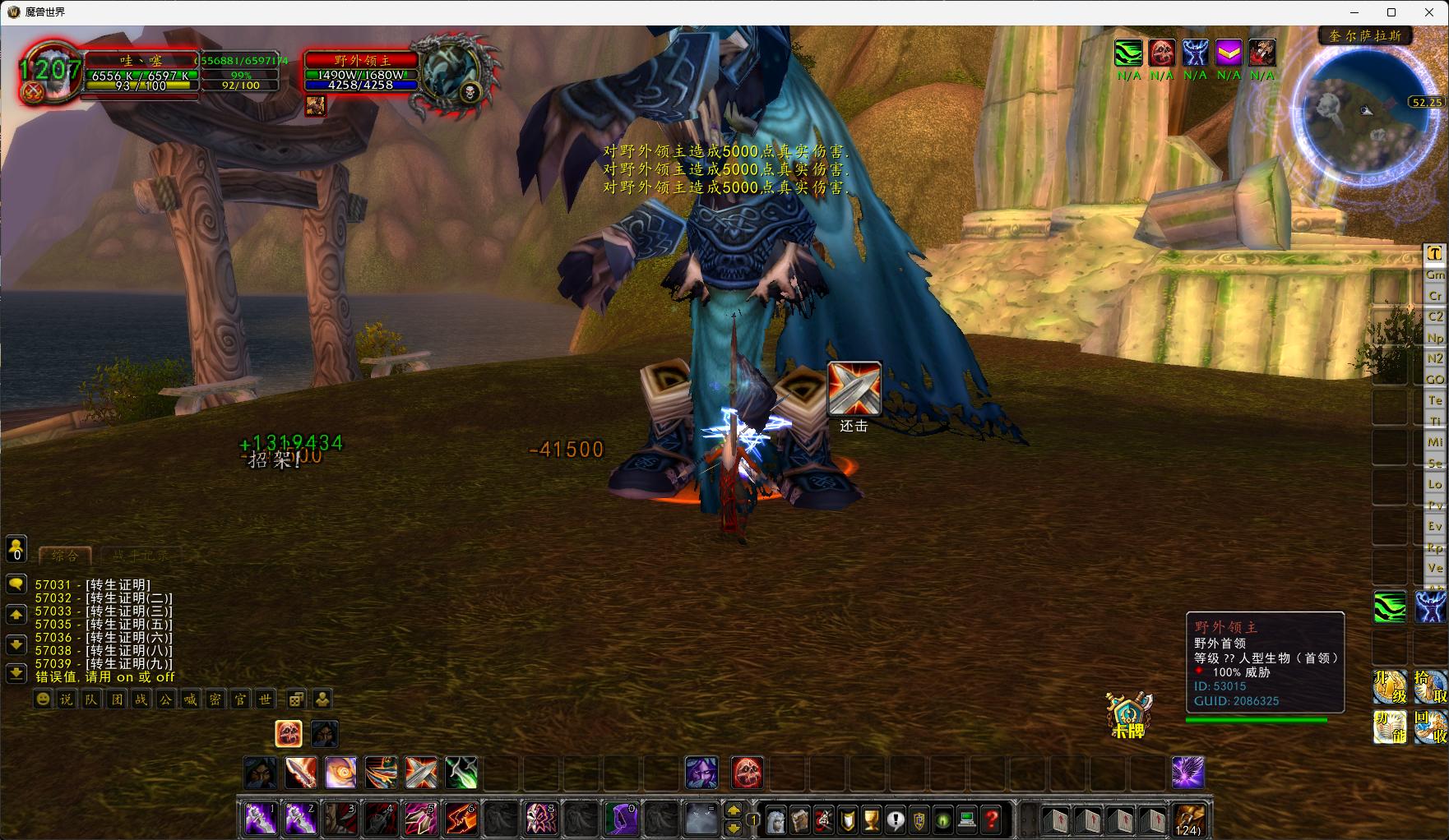Open the red question mark help button
The image size is (1449, 840).
pos(992,819)
